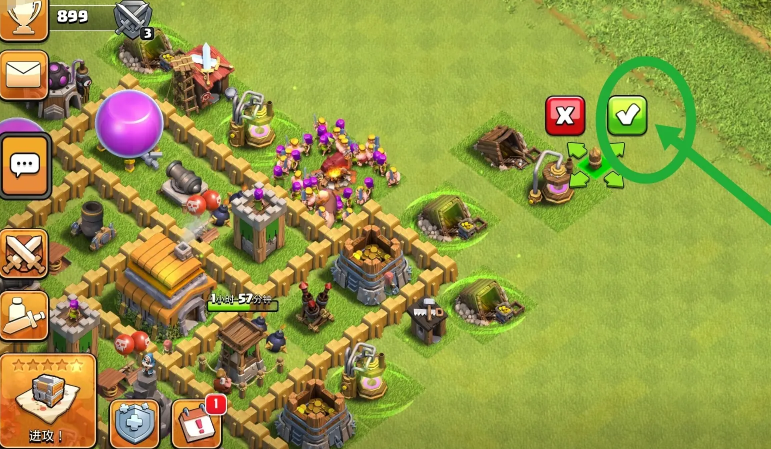Screen dimensions: 771x449
Task: Open the calendar events with notification
Action: click(195, 423)
